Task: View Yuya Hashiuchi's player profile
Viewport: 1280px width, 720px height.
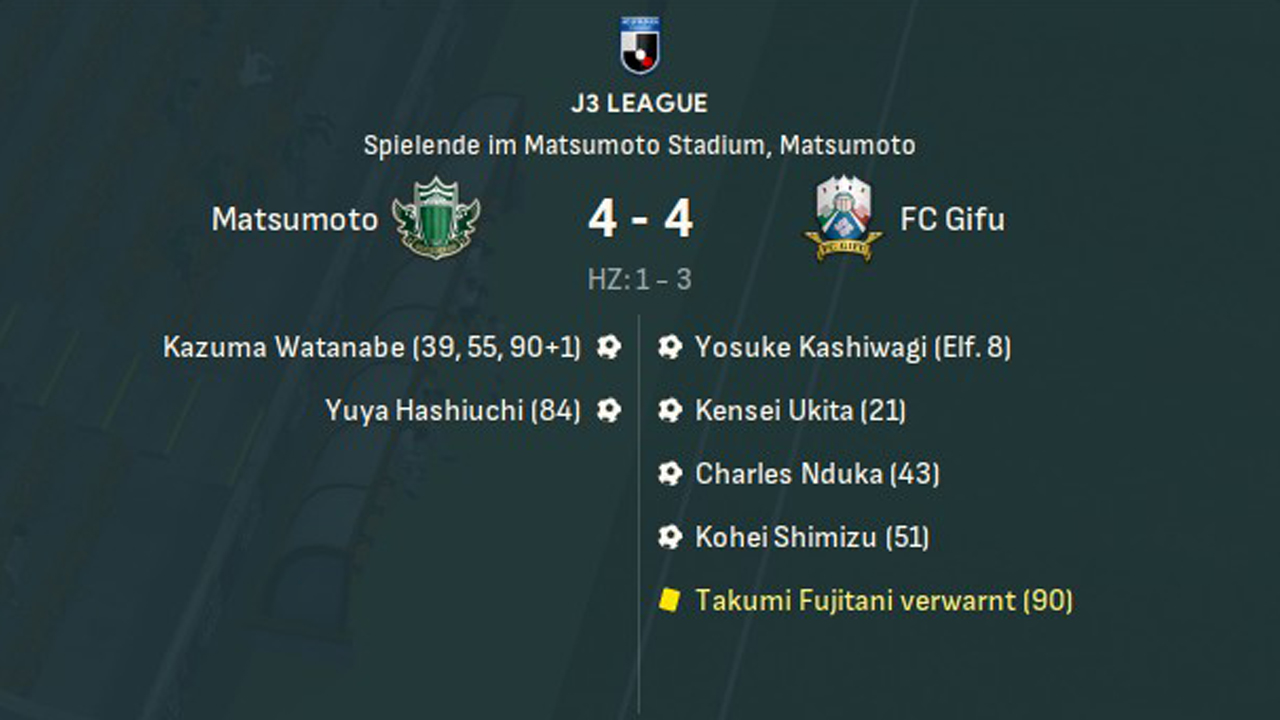Action: [x=424, y=410]
